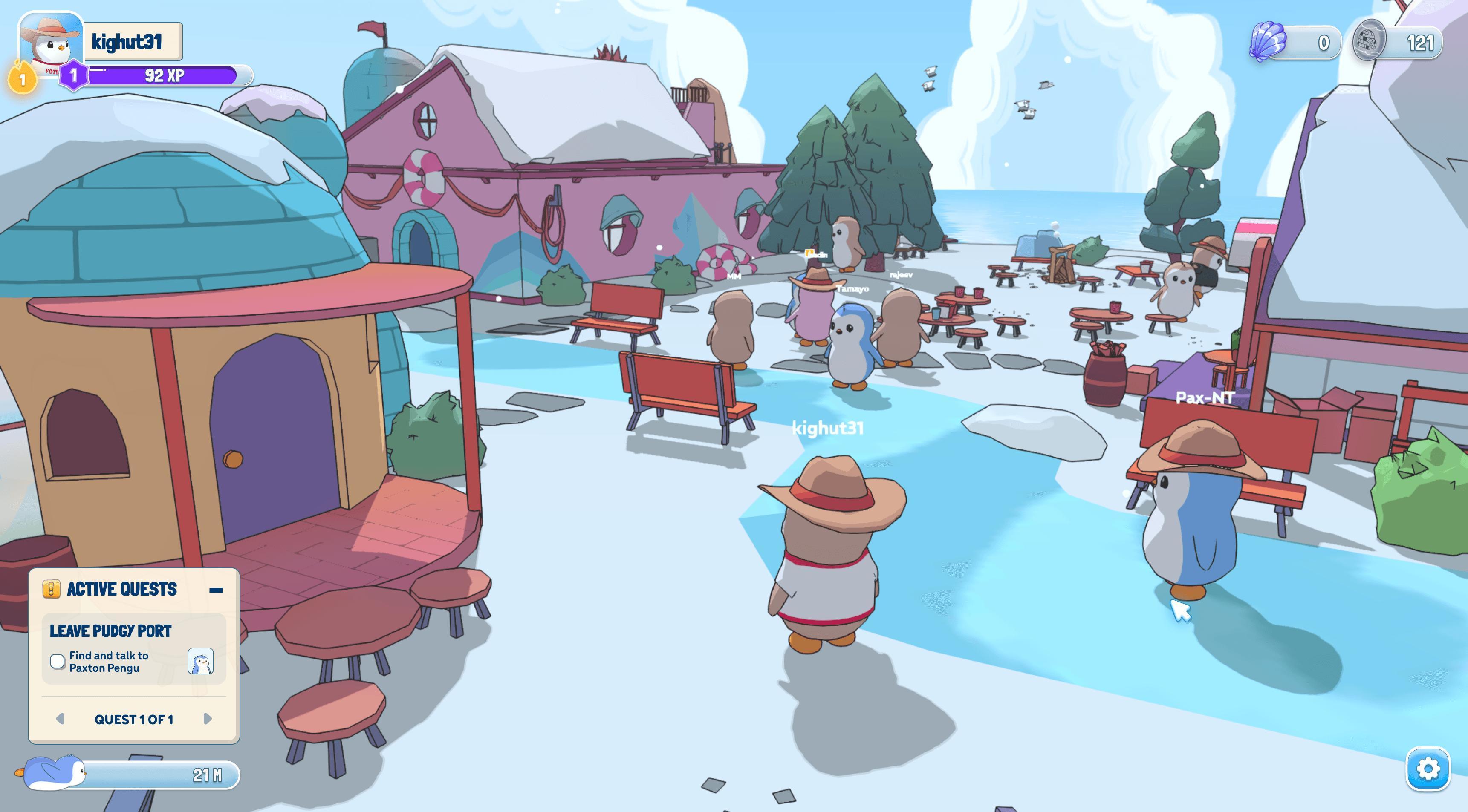Toggle the quest checkbox circle
This screenshot has width=1468, height=812.
point(57,661)
